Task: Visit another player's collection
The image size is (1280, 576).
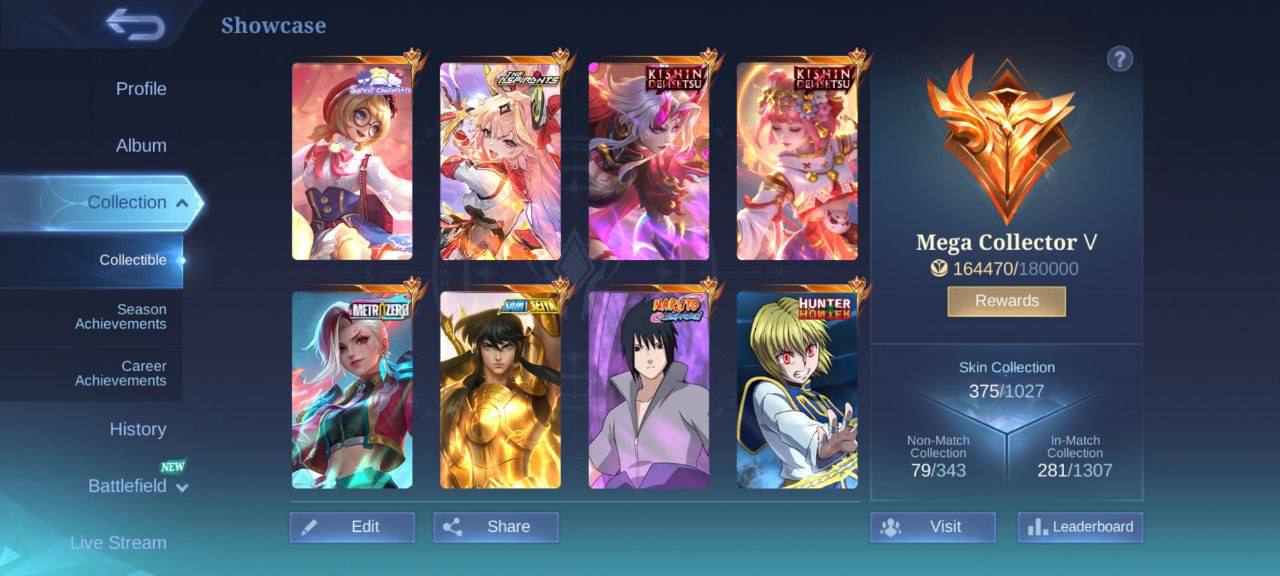Action: point(932,527)
